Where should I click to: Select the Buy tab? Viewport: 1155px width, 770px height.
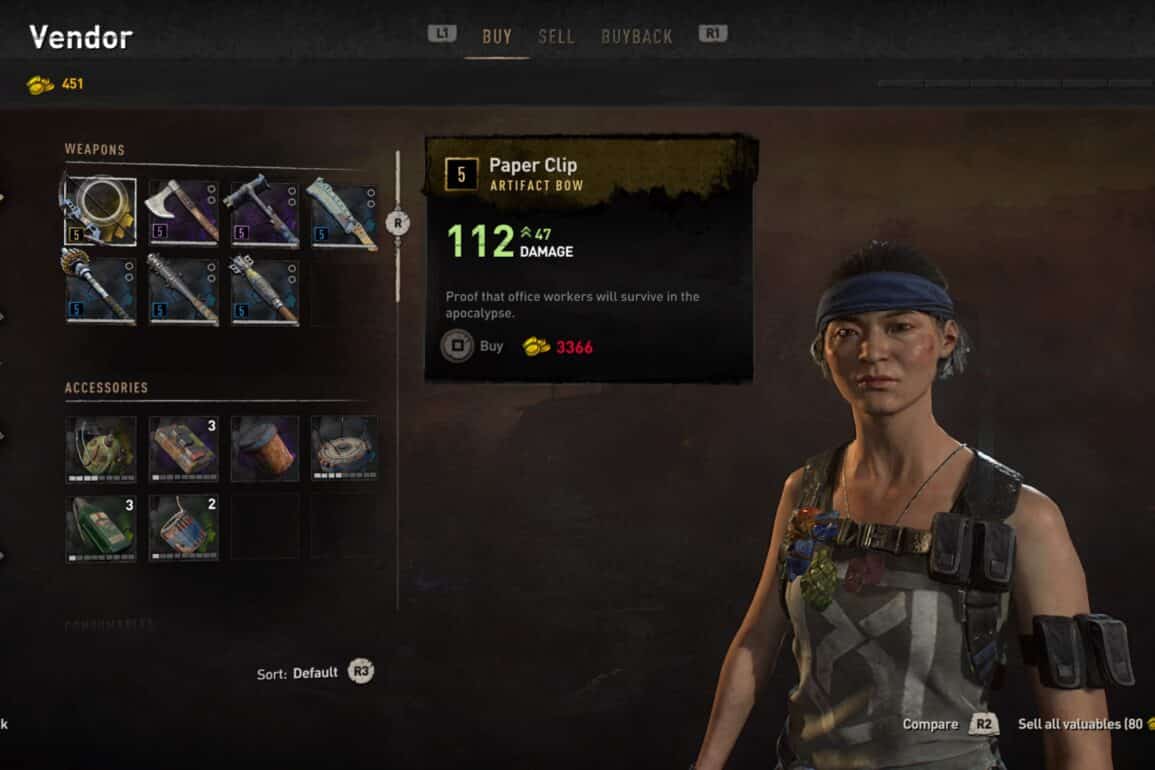coord(497,36)
